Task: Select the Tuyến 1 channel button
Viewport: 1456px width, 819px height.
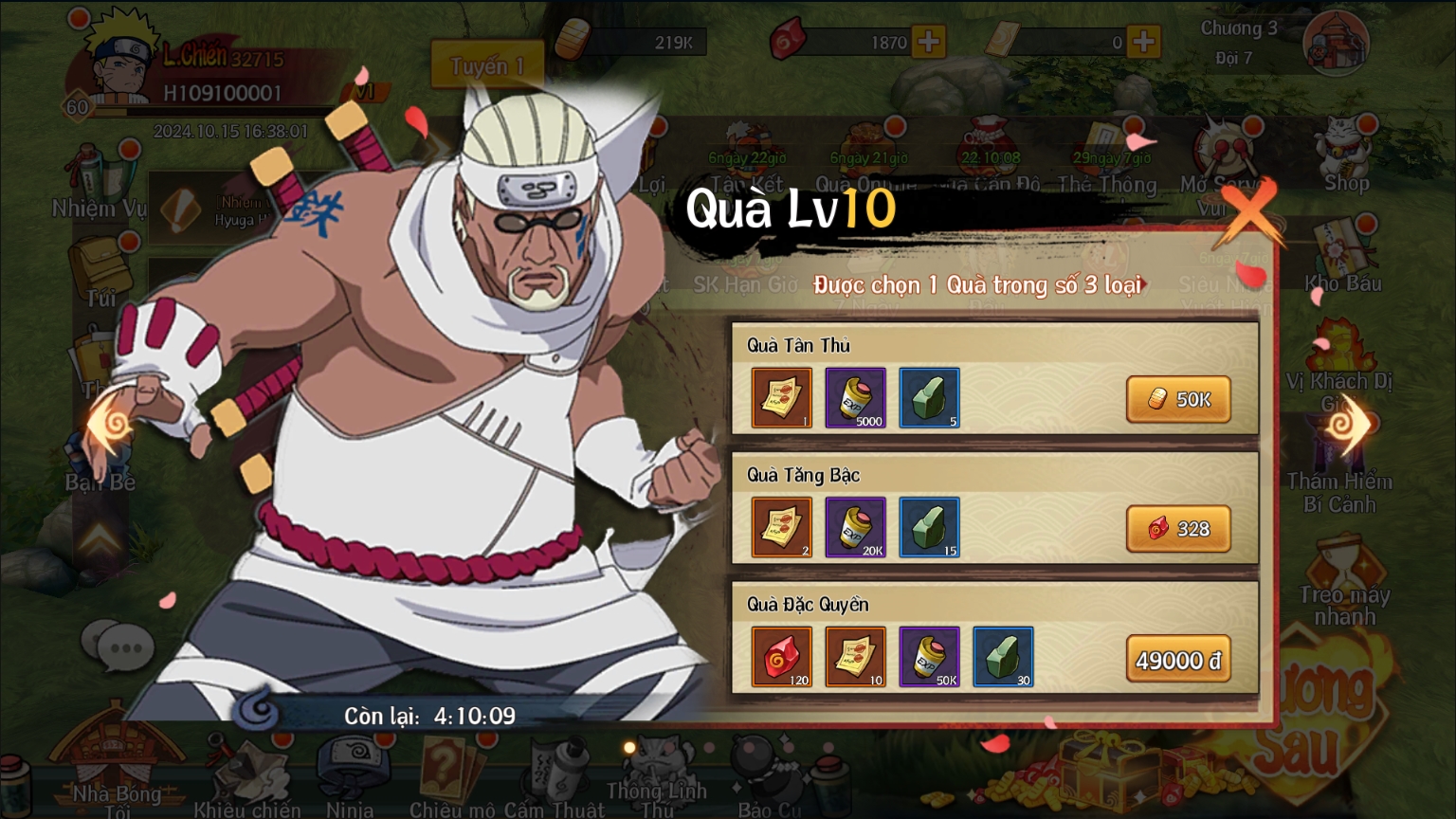Action: [487, 66]
